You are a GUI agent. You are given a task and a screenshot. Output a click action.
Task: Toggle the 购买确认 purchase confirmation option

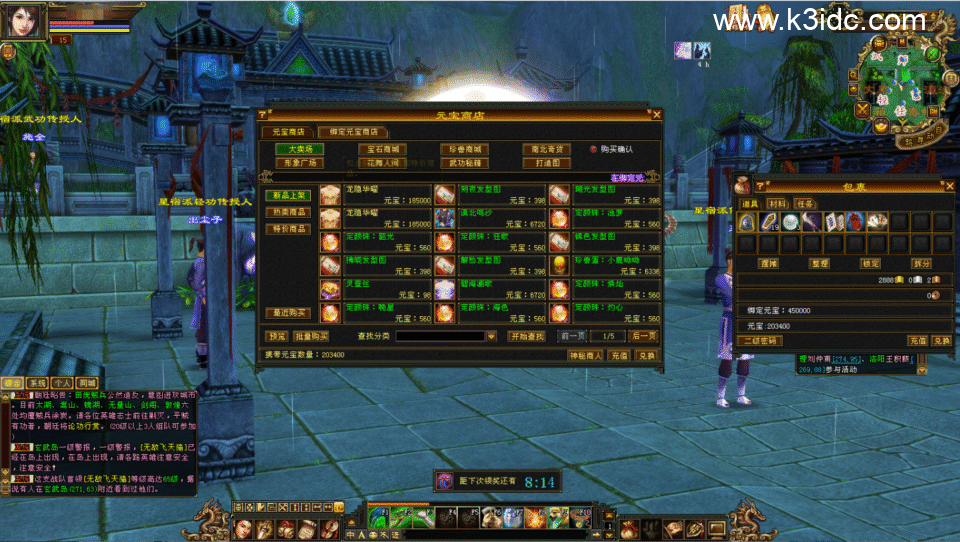point(593,149)
